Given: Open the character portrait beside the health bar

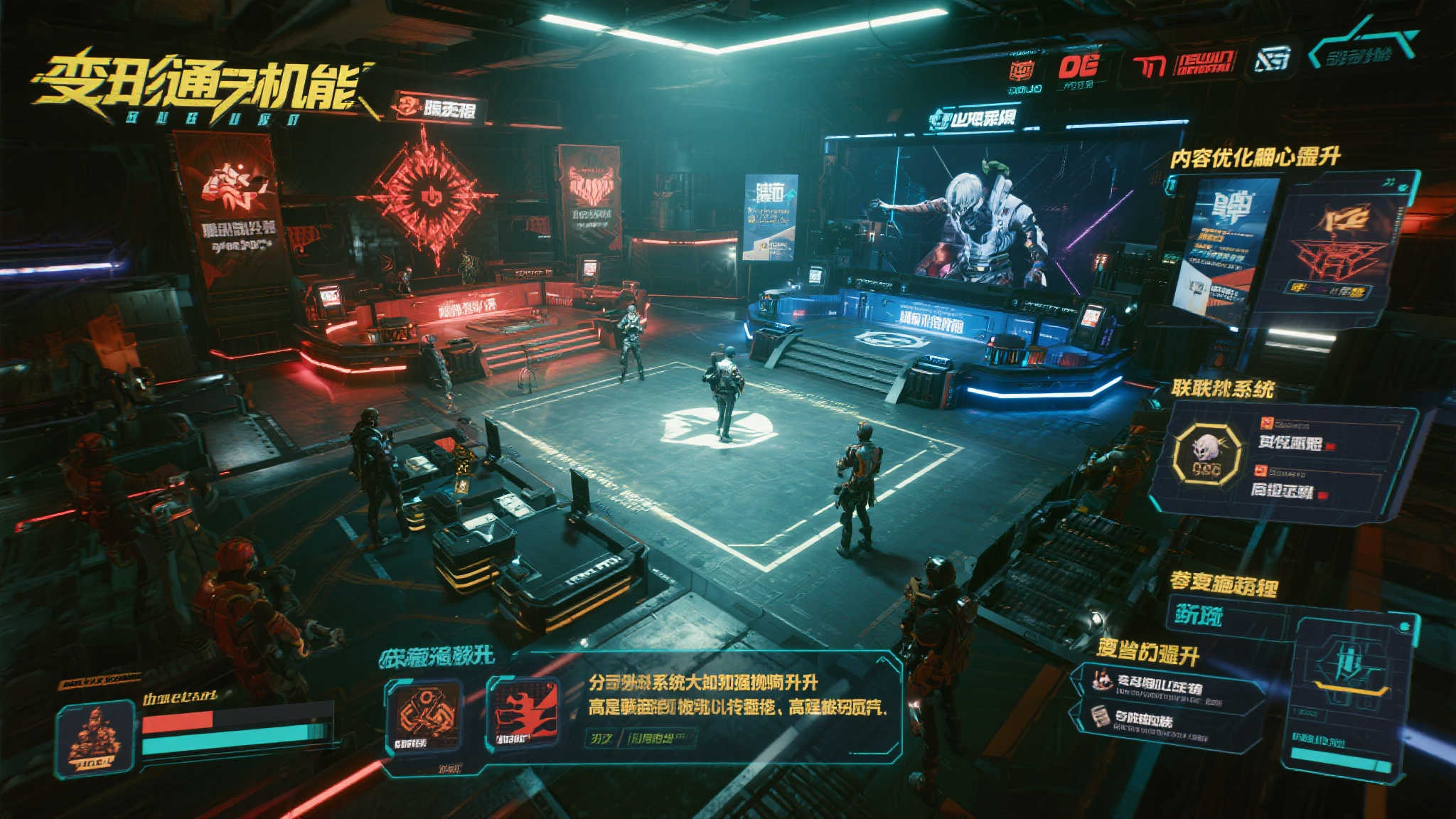Looking at the screenshot, I should [x=95, y=737].
